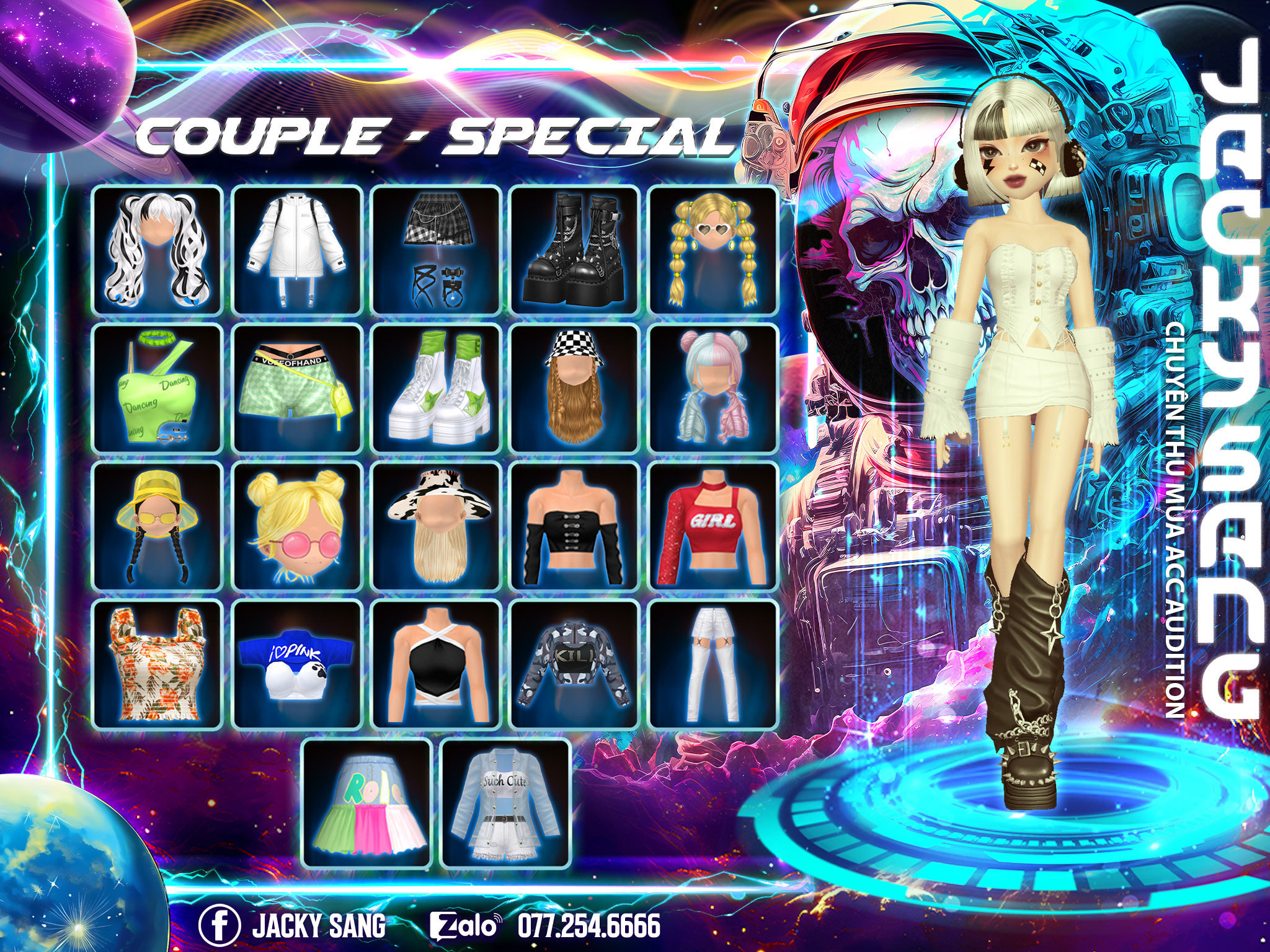Screen dimensions: 1270x952
Task: Choose the blonde braids with heart sunglasses
Action: 713,250
